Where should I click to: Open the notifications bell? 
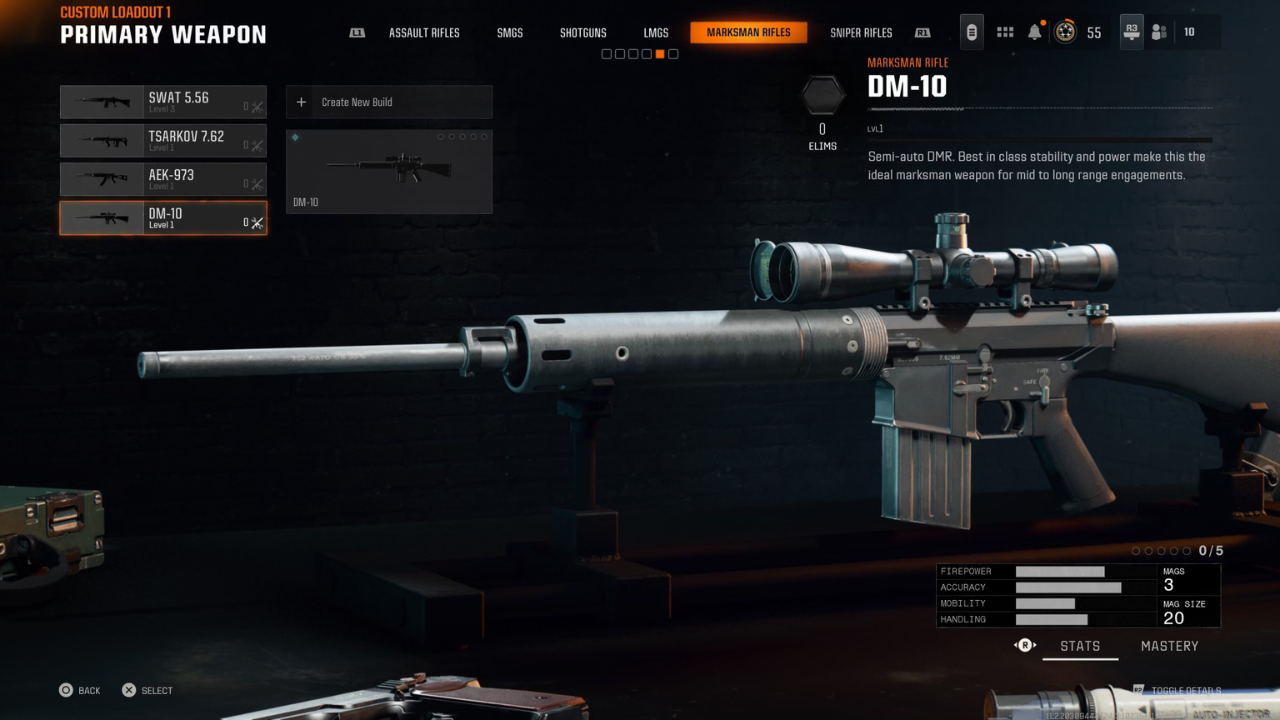click(x=1035, y=32)
